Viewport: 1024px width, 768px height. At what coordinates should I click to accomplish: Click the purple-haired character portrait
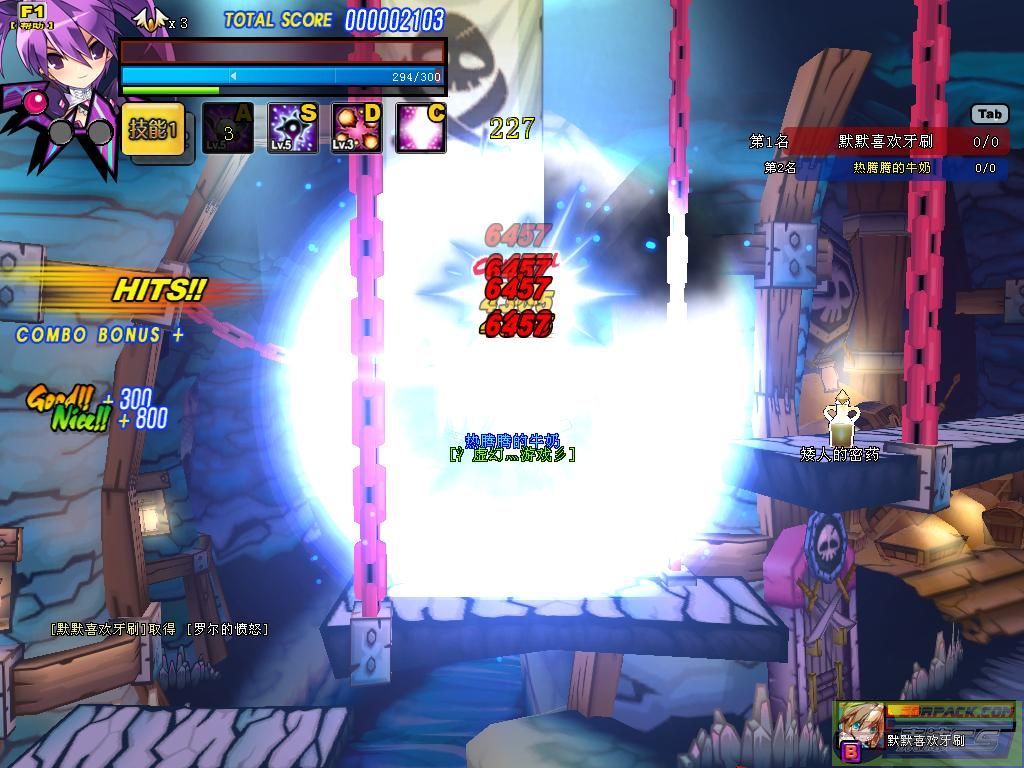[60, 80]
